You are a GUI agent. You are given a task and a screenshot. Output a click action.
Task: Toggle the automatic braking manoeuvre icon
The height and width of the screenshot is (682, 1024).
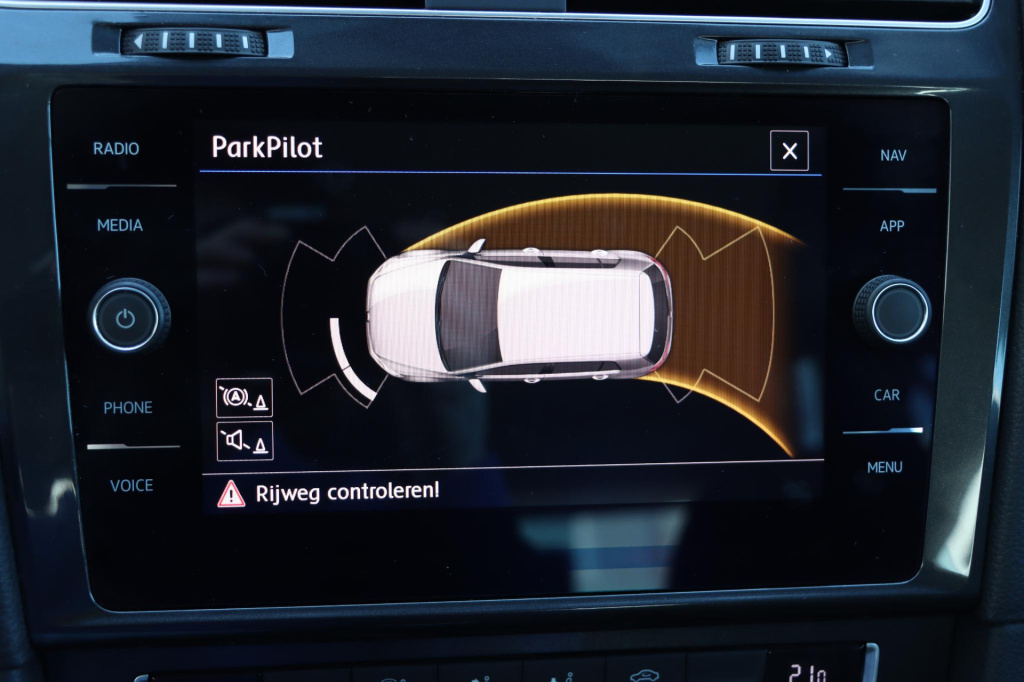[244, 397]
